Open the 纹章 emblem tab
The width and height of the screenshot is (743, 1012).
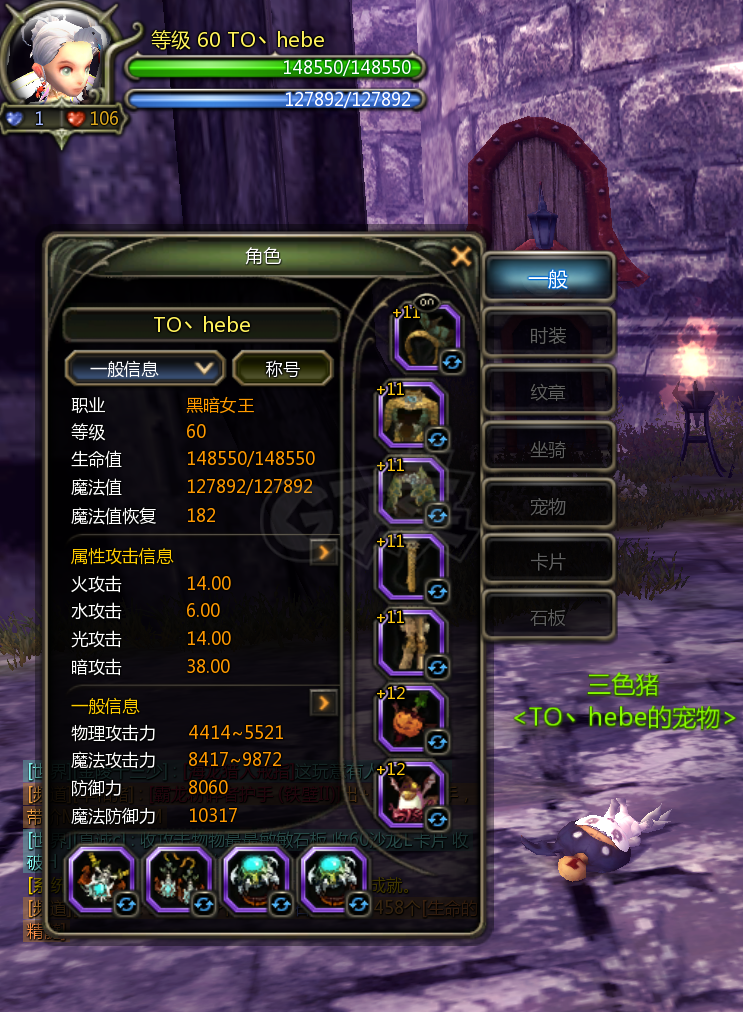pos(548,393)
